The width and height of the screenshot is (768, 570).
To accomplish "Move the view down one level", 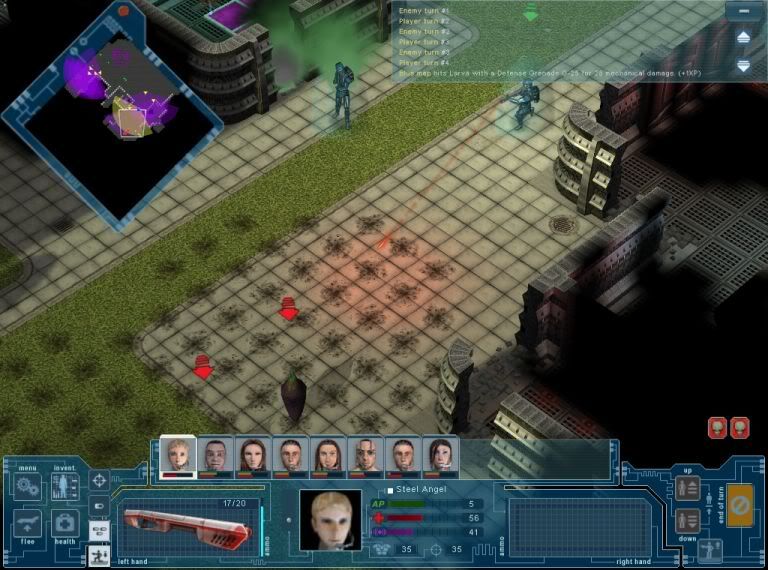I will tap(687, 520).
